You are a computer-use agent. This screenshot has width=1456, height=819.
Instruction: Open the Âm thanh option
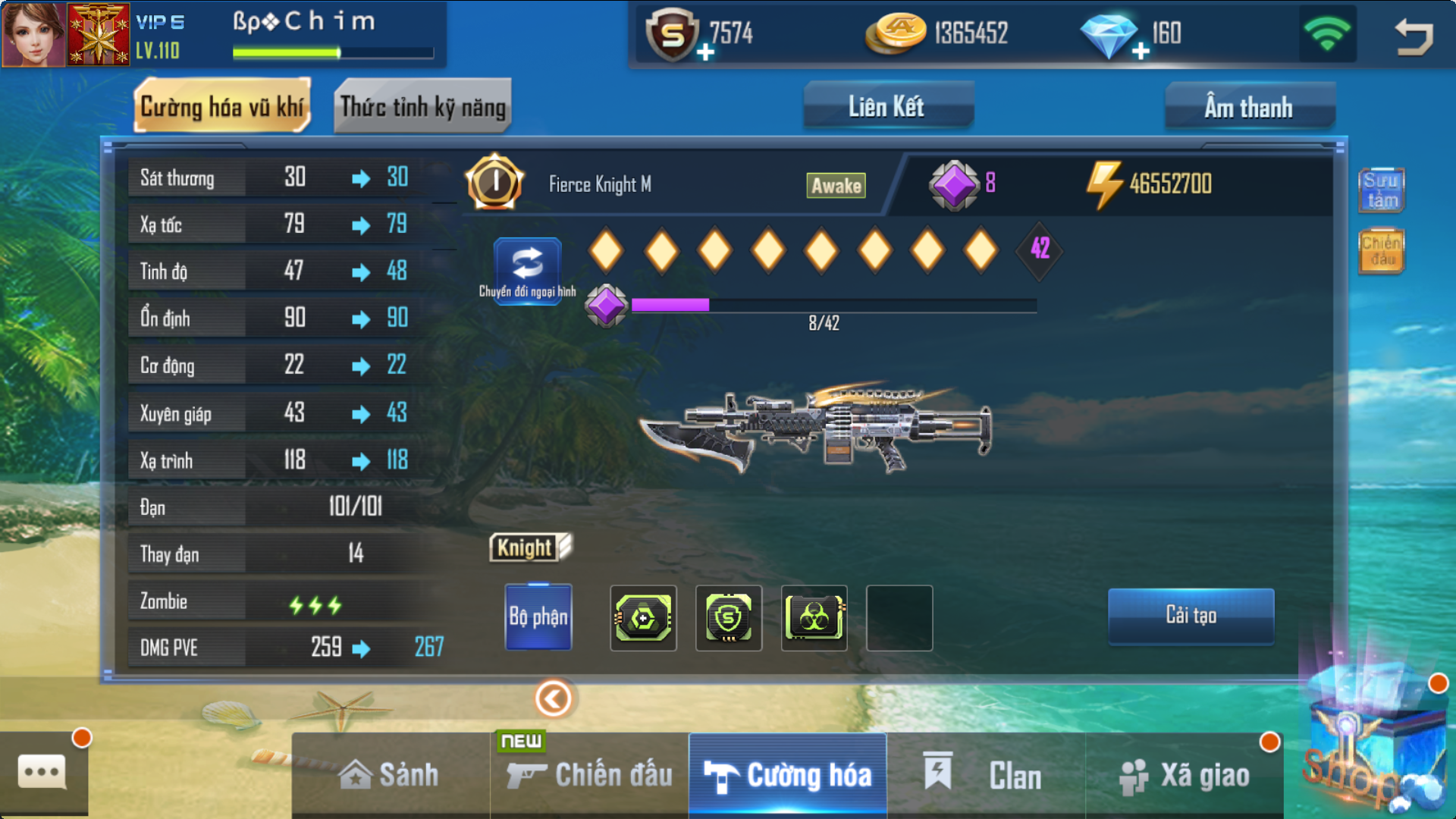1249,107
